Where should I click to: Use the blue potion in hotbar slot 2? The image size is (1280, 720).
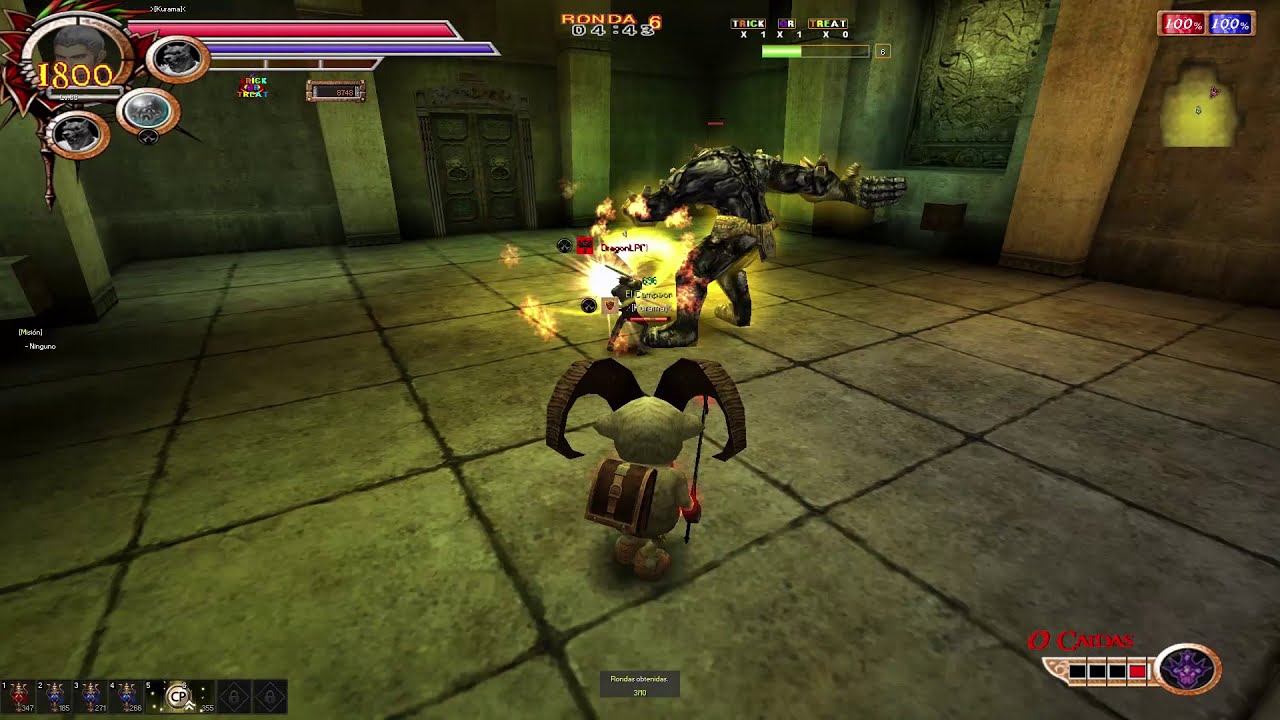click(55, 695)
